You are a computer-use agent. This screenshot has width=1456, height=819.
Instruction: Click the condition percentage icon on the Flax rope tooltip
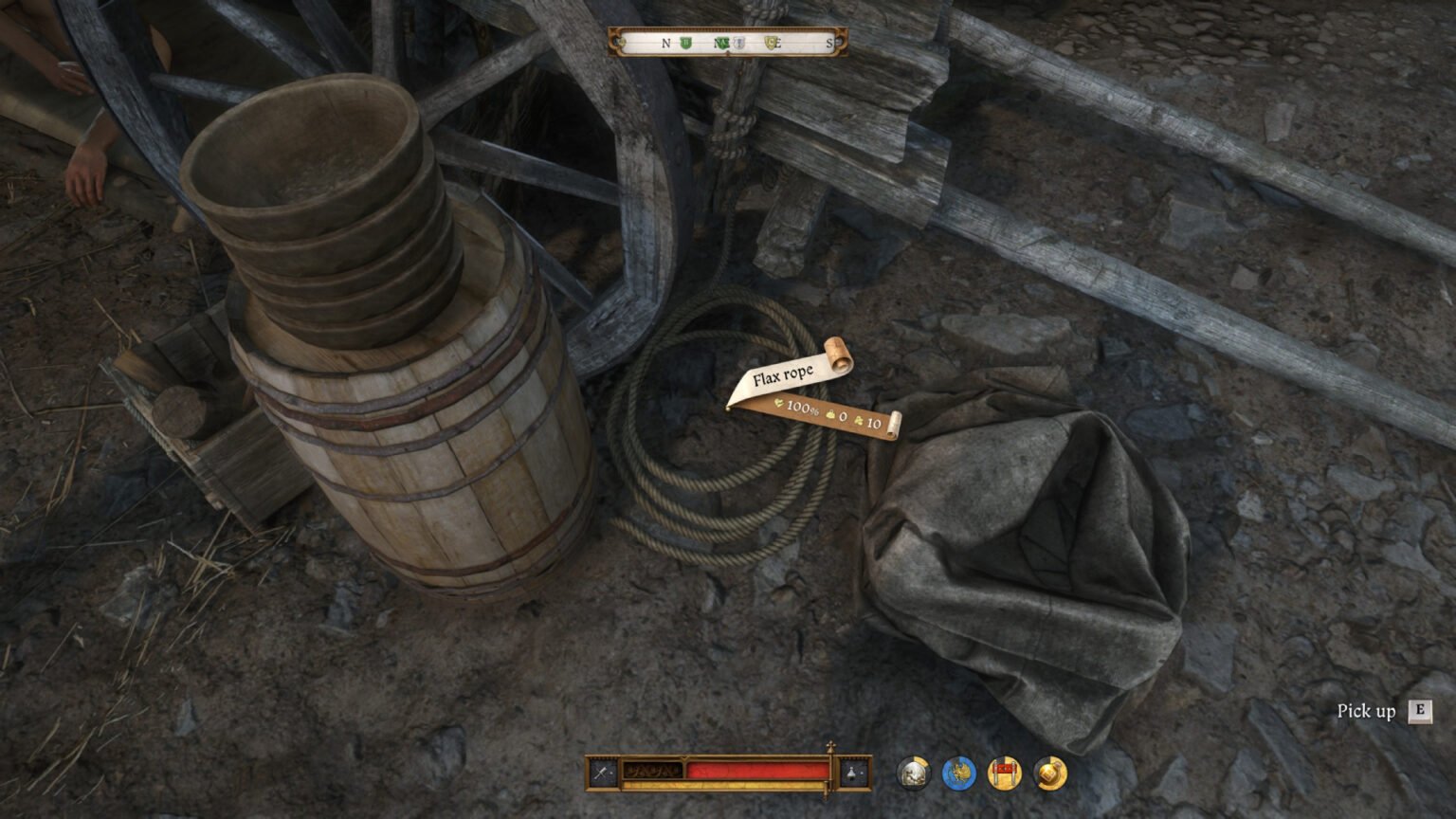coord(780,404)
